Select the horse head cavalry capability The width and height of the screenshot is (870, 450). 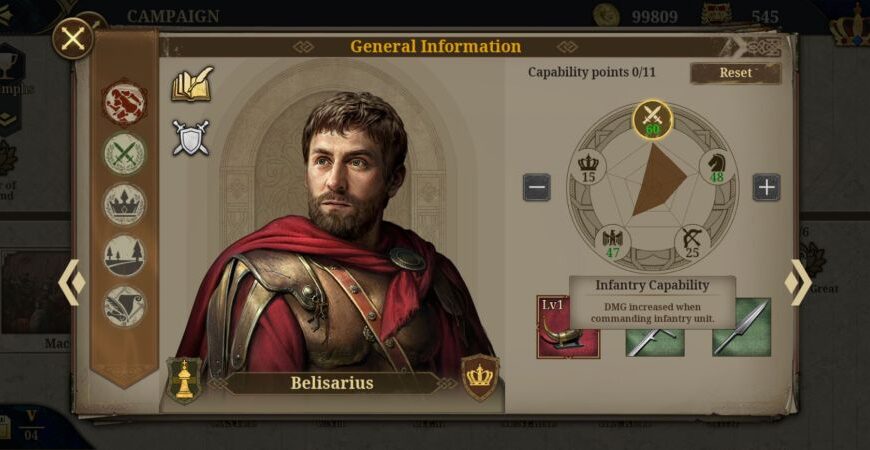(x=716, y=166)
